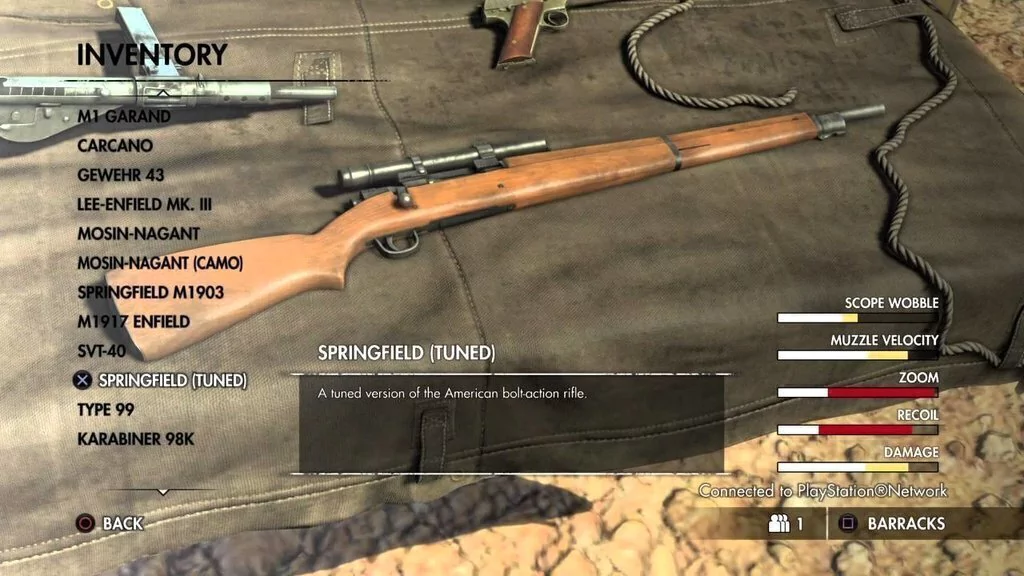Pick the Springfield M1903
The width and height of the screenshot is (1024, 576).
[x=150, y=292]
